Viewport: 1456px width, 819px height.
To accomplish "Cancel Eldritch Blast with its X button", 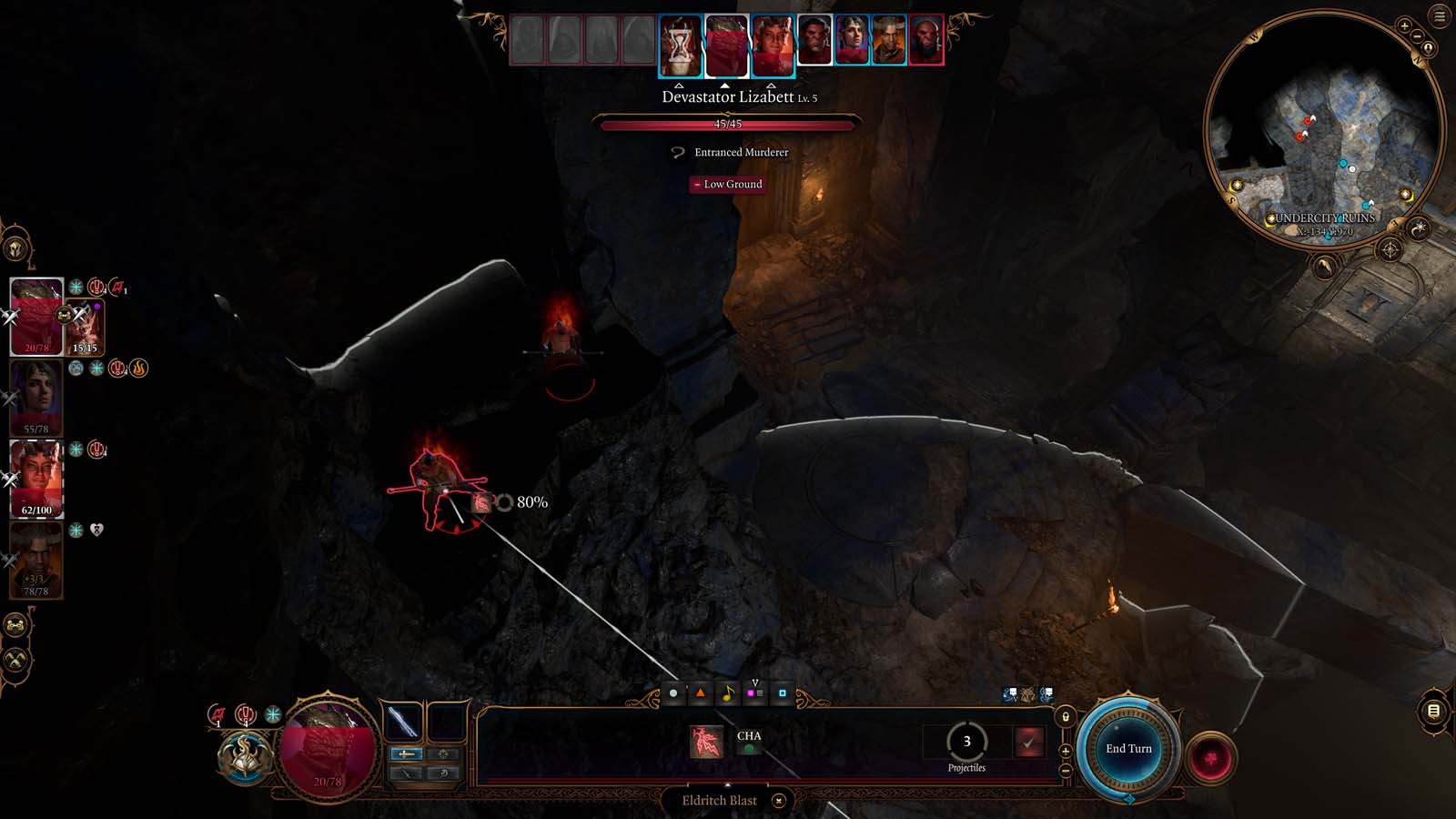I will pos(777,801).
